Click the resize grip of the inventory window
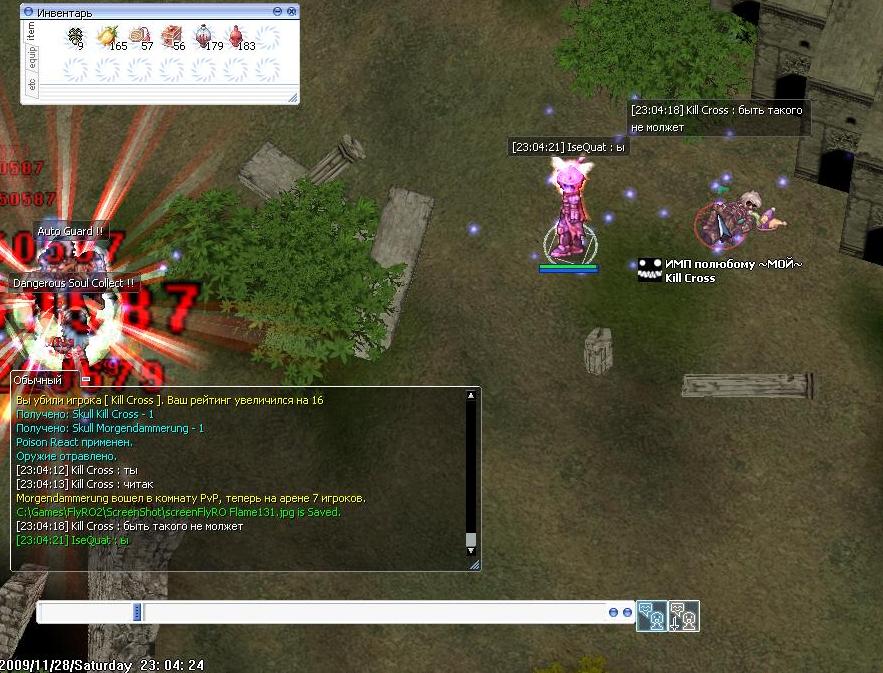Screen dimensions: 883x673 pos(293,98)
